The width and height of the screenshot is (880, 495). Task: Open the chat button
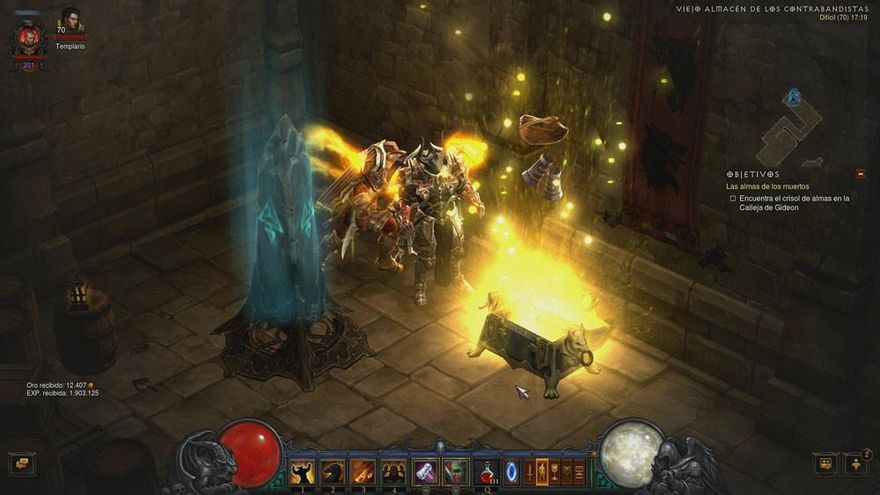tap(21, 463)
